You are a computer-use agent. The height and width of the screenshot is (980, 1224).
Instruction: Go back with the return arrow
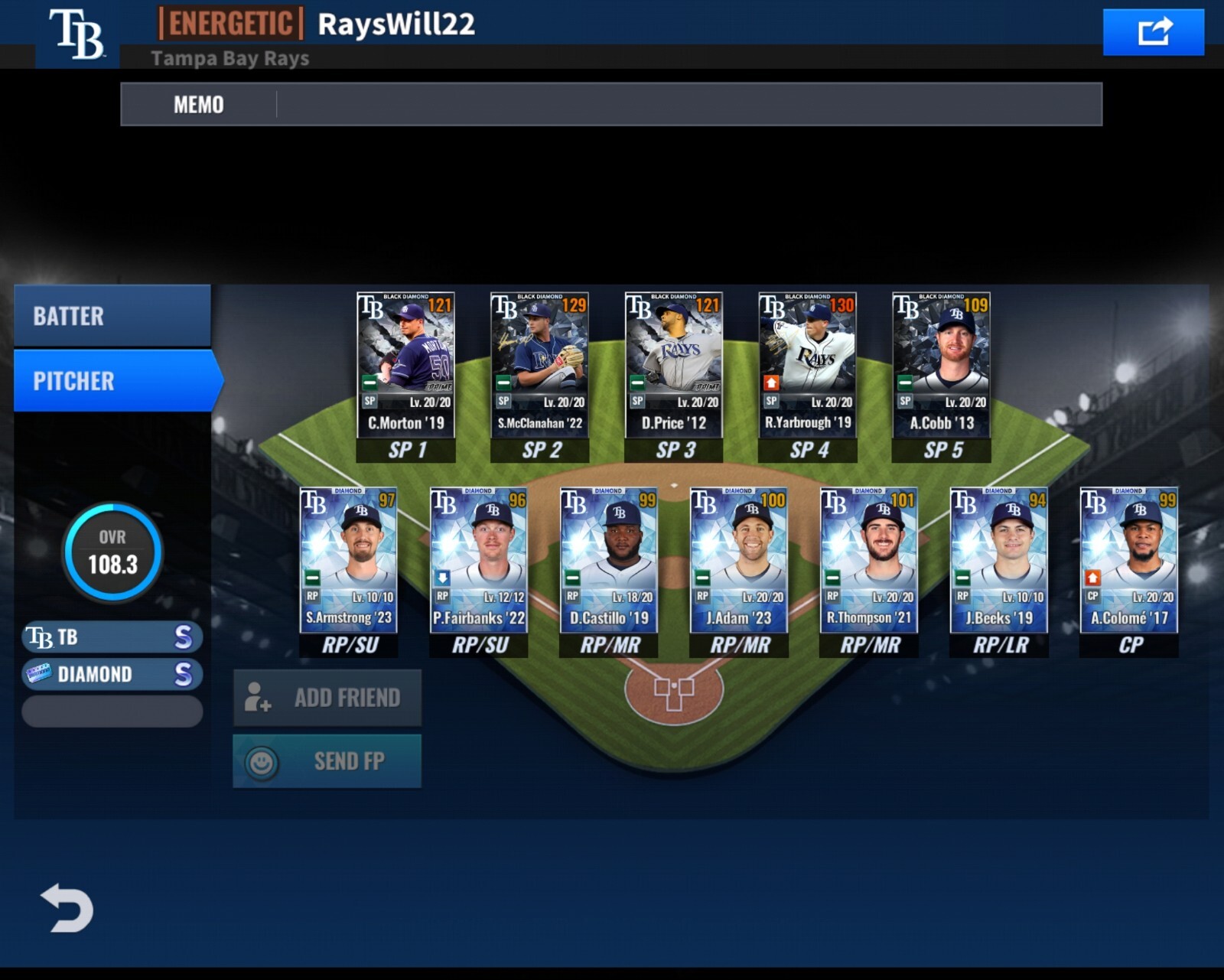point(67,908)
